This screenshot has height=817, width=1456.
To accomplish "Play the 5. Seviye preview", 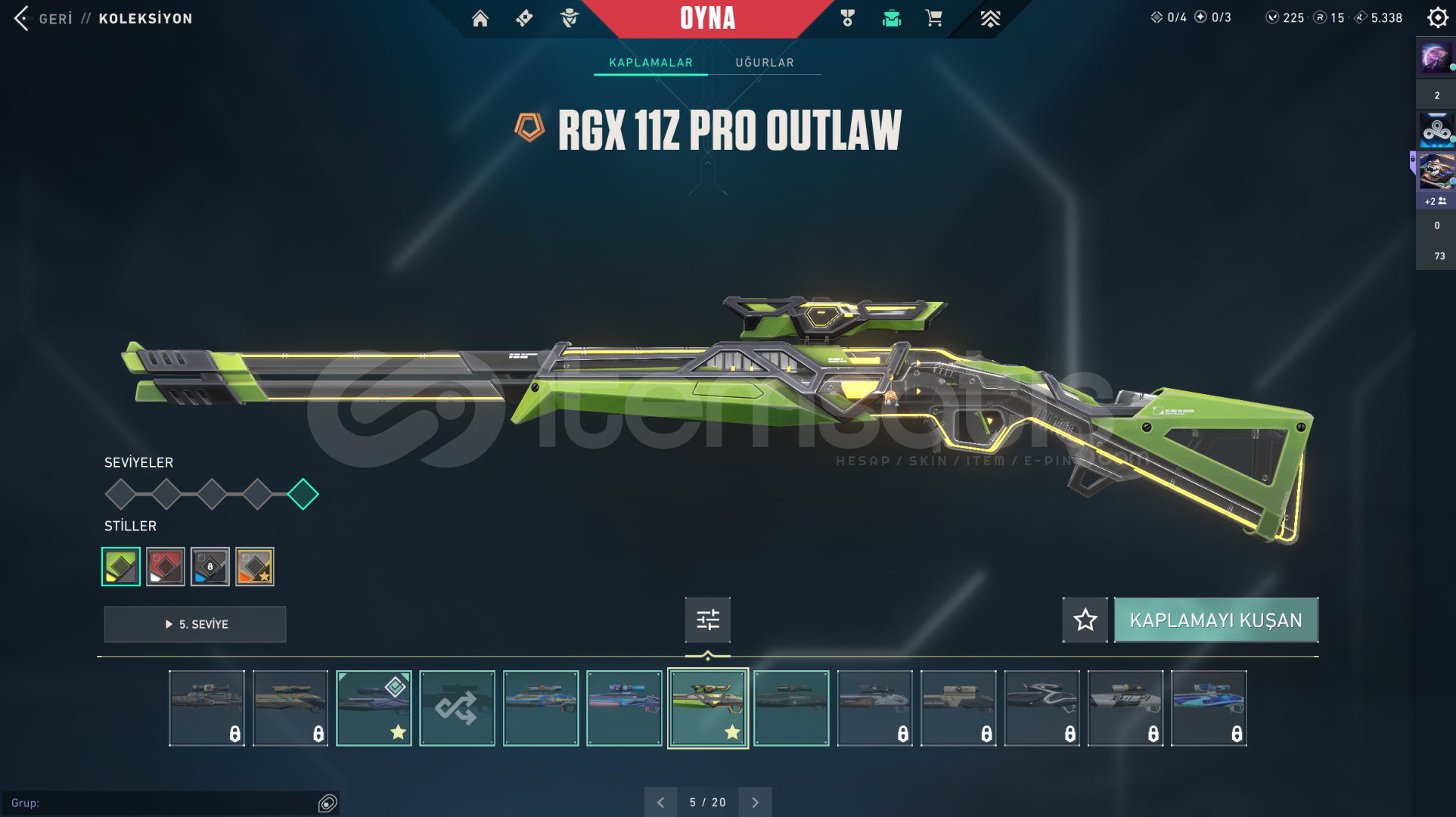I will click(x=195, y=624).
